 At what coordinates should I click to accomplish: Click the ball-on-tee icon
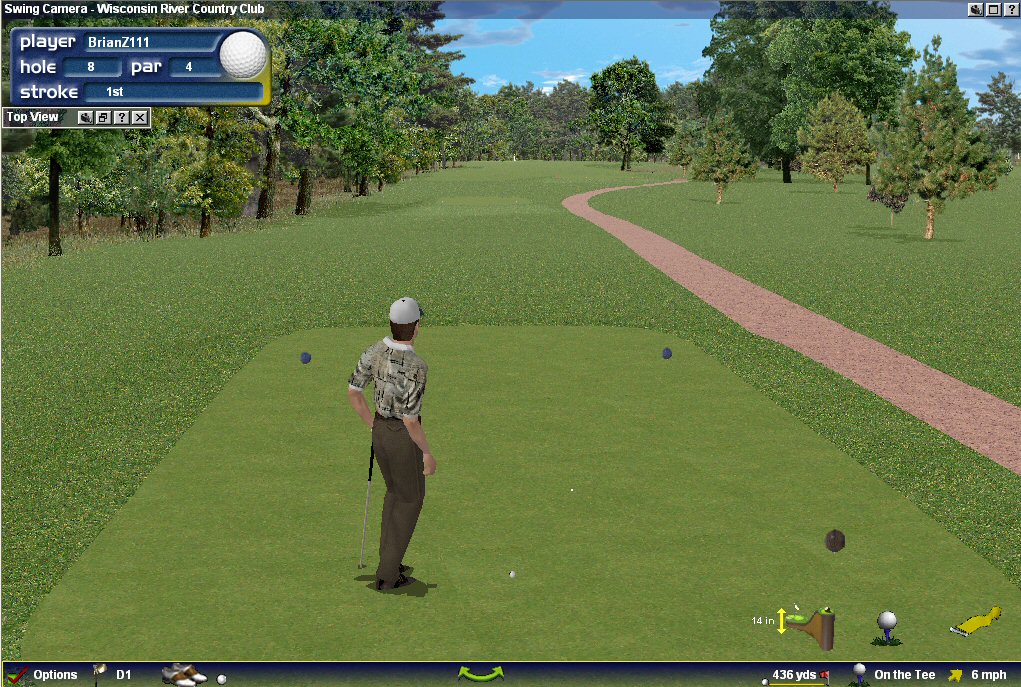[x=886, y=626]
